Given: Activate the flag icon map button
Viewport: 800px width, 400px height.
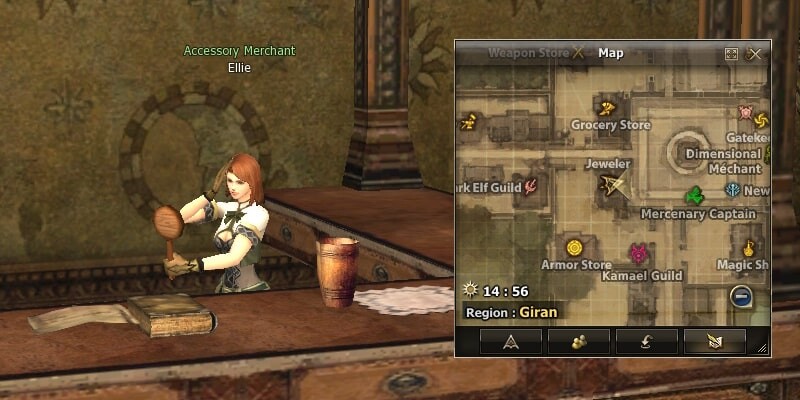Looking at the screenshot, I should (714, 341).
